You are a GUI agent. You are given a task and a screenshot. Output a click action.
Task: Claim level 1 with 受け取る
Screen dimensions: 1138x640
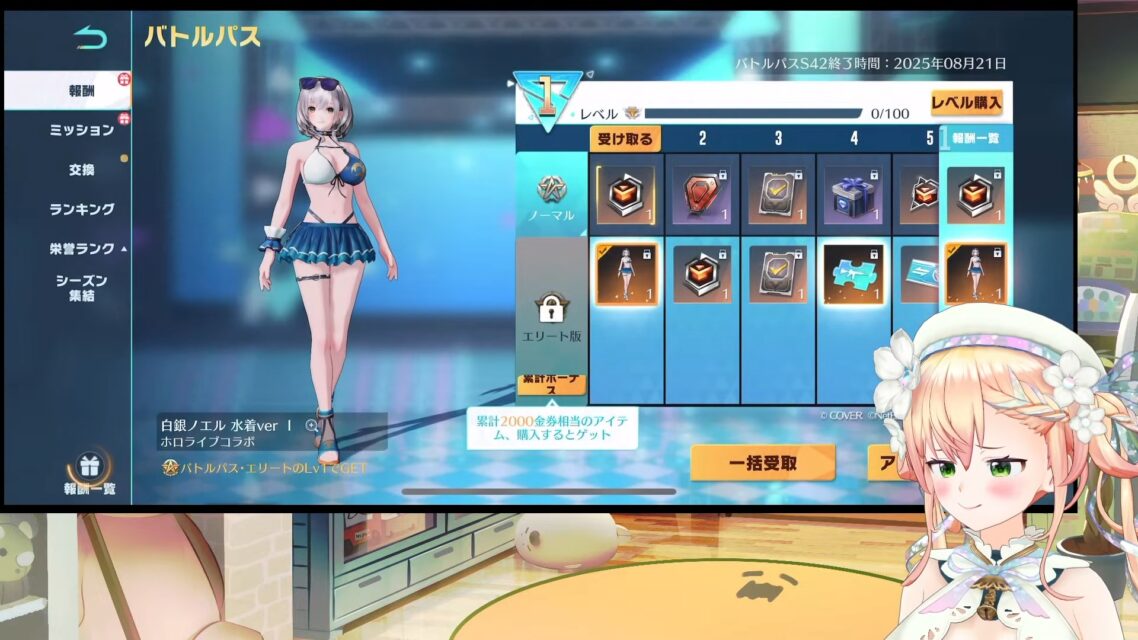pos(626,139)
